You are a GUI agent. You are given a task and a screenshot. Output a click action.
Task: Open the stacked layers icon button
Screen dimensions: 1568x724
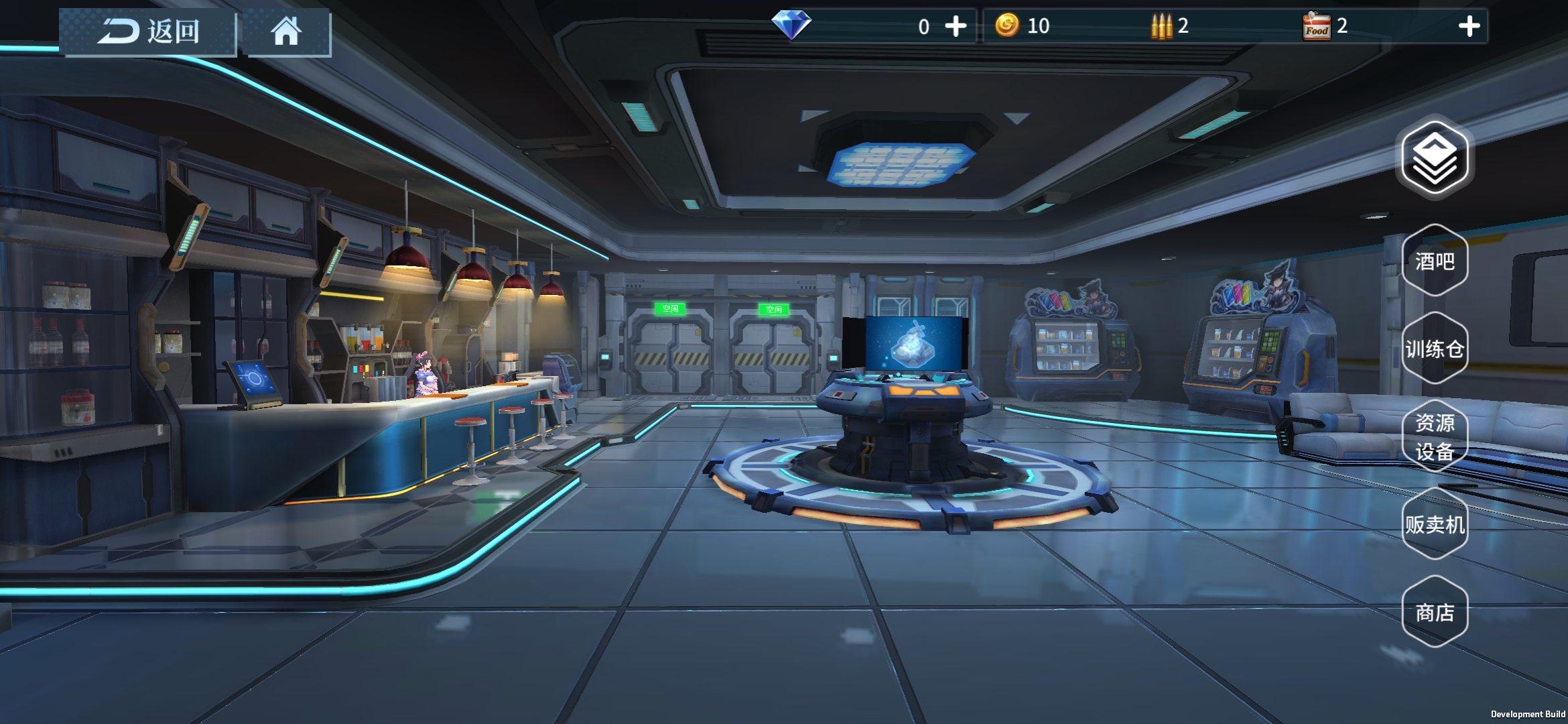(1435, 158)
